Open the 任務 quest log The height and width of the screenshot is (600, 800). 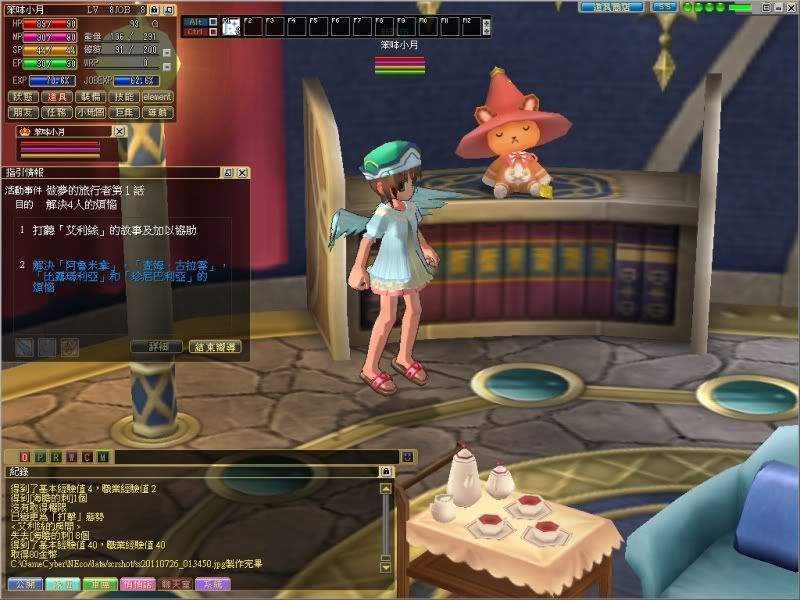(57, 112)
